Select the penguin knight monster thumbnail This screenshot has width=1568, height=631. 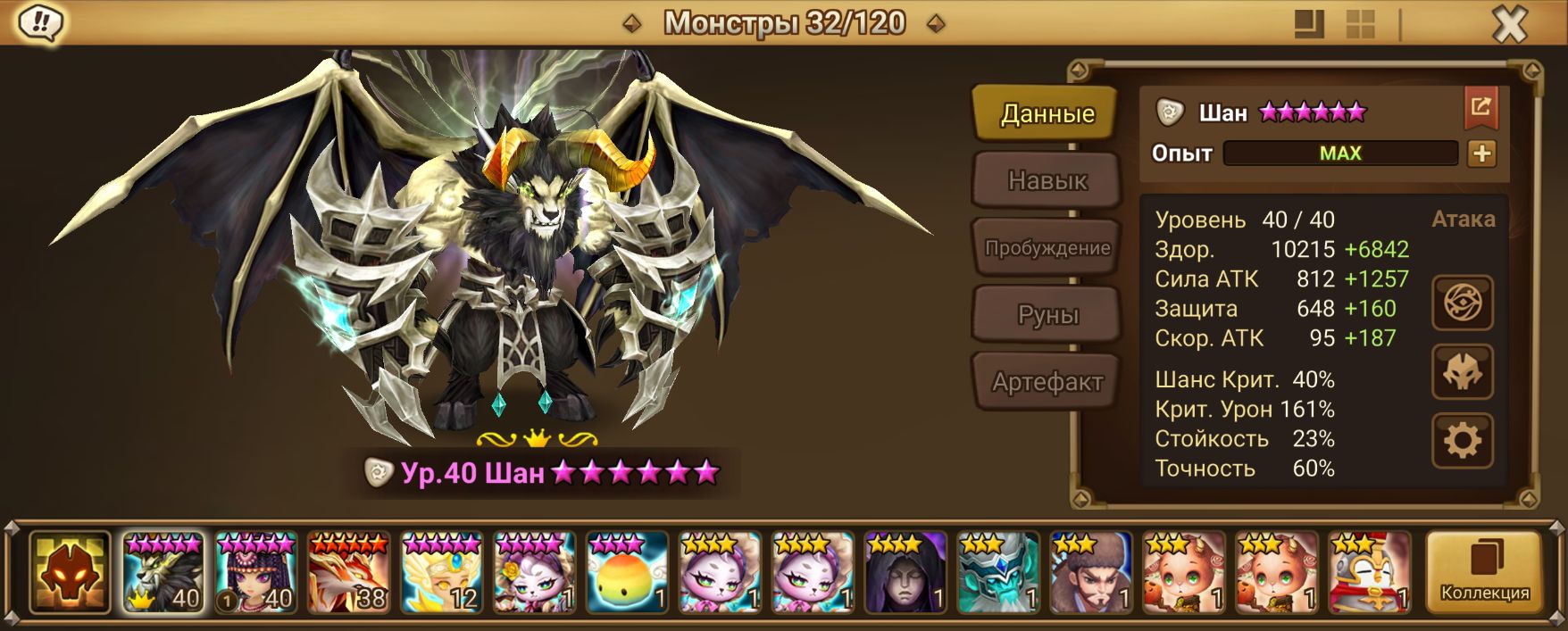click(x=1370, y=572)
